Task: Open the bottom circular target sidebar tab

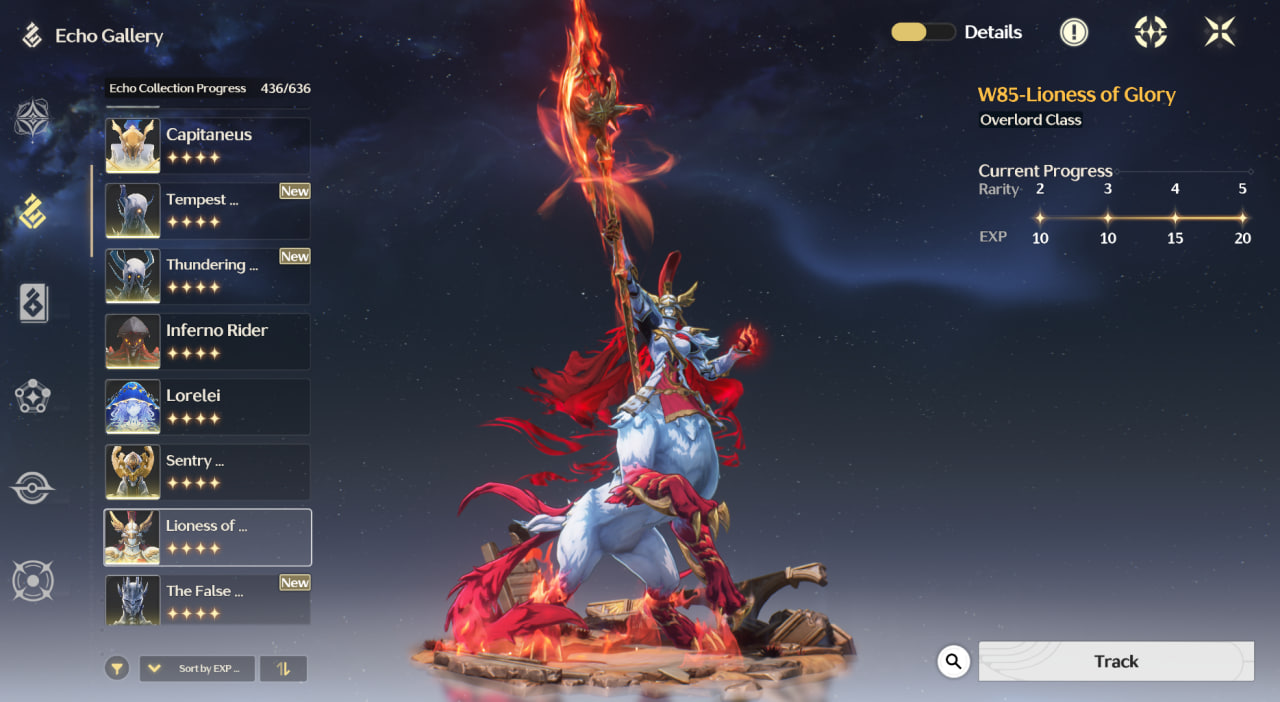Action: point(32,581)
